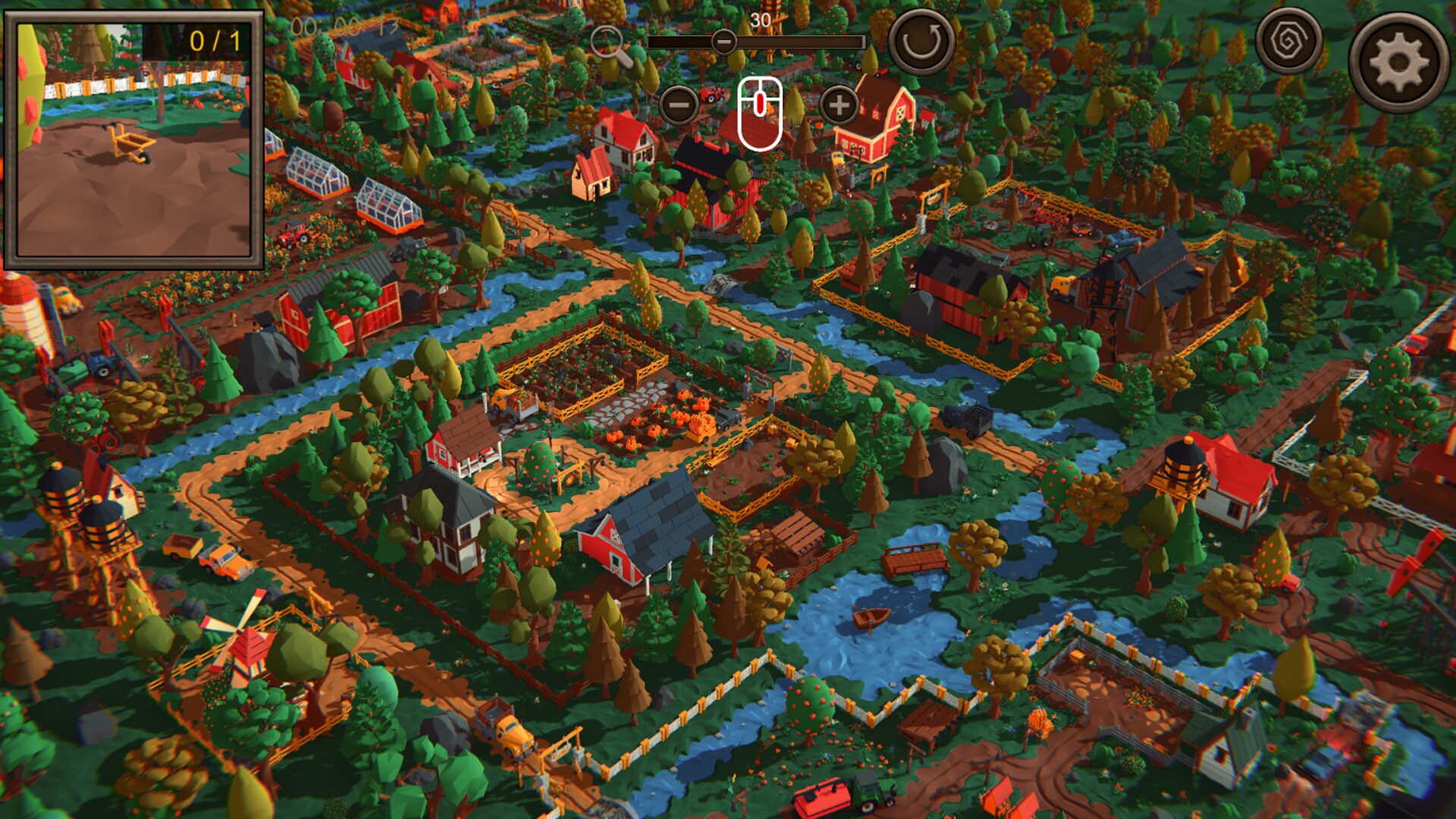The height and width of the screenshot is (819, 1456).
Task: Zoom in using the plus icon
Action: [836, 106]
